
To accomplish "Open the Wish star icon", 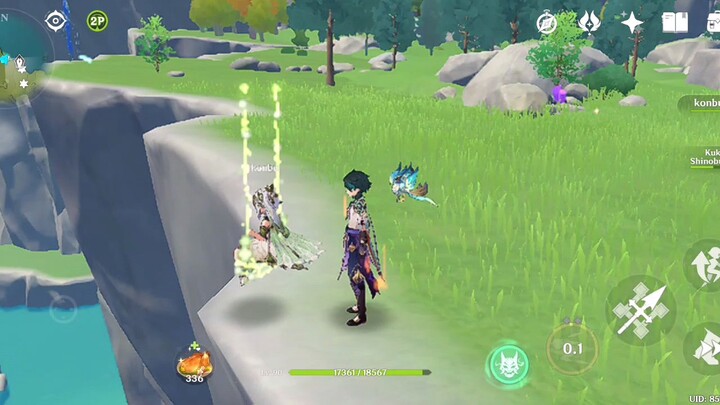I will [632, 22].
